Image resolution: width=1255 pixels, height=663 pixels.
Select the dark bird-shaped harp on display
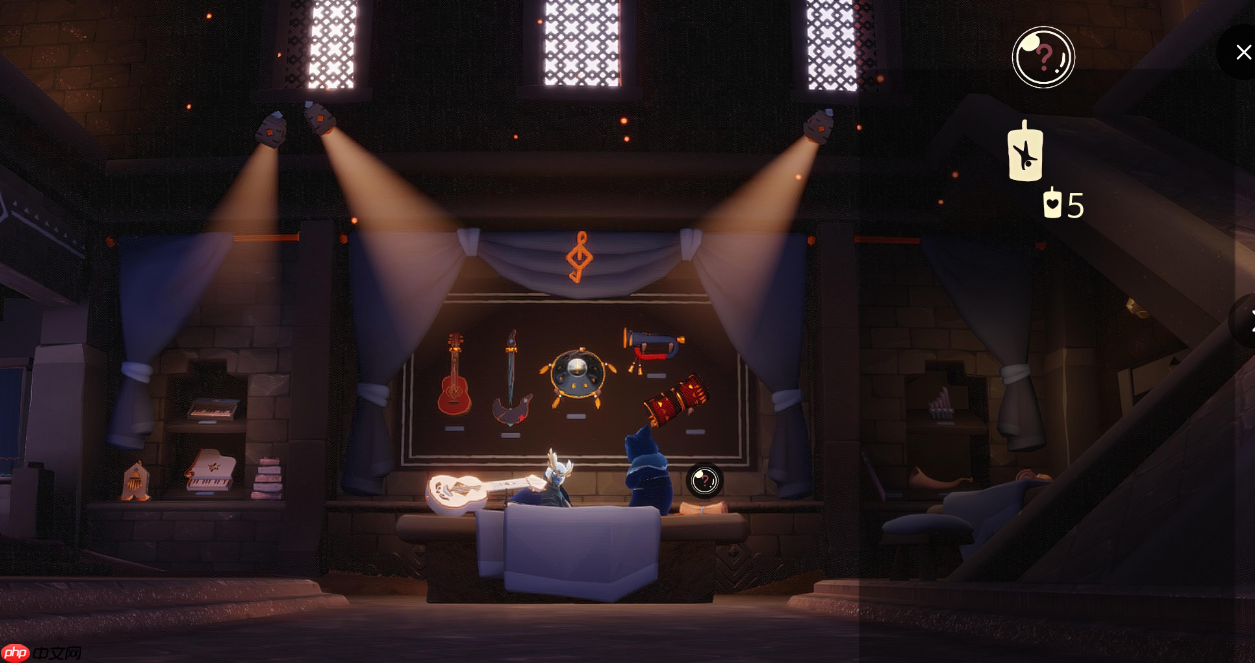(x=511, y=382)
